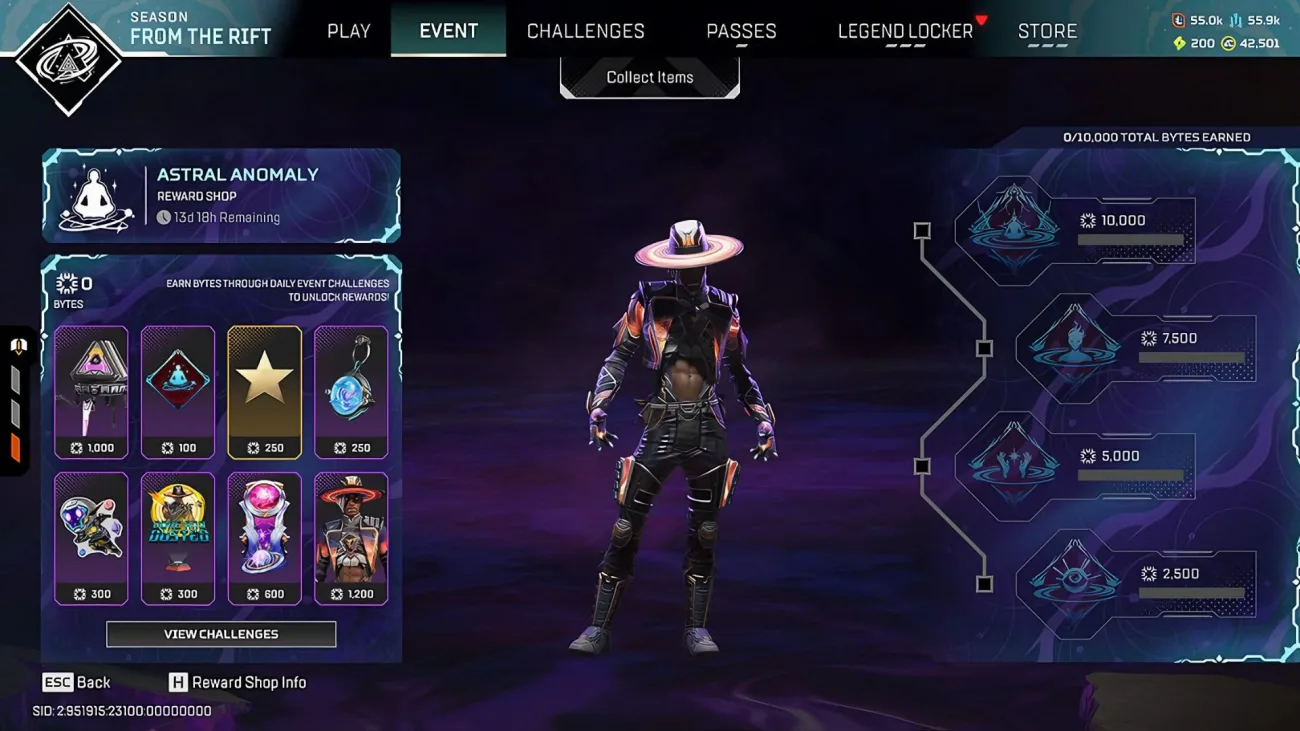Click the Crafting Metals currency icon
Screen dimensions: 1300x731
[1238, 18]
